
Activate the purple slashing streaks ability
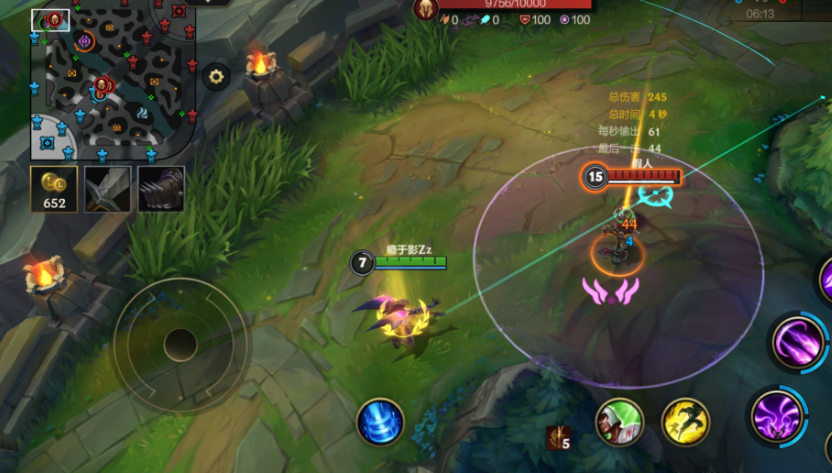pos(798,343)
